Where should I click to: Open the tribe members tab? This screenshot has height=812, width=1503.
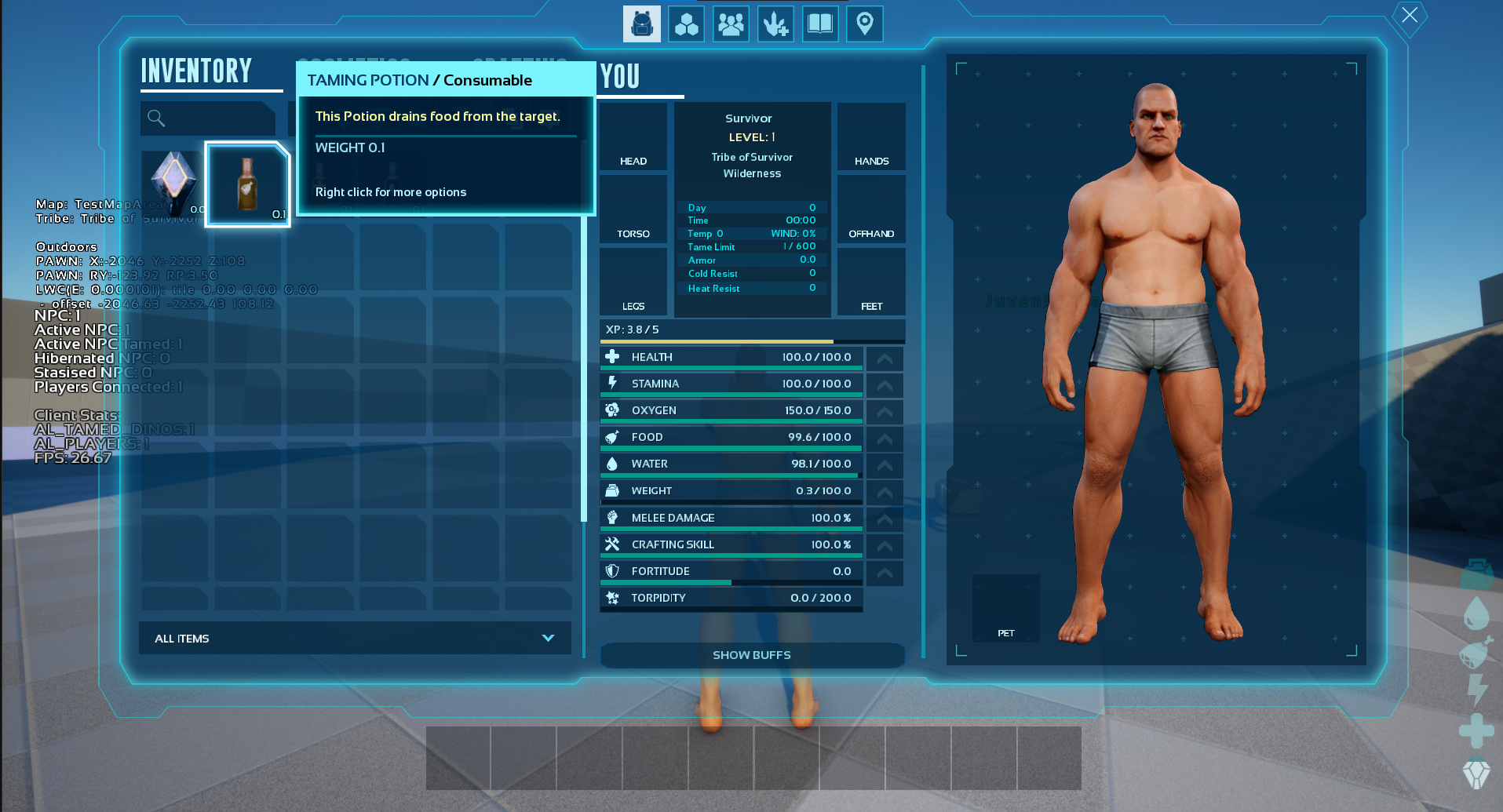click(731, 24)
